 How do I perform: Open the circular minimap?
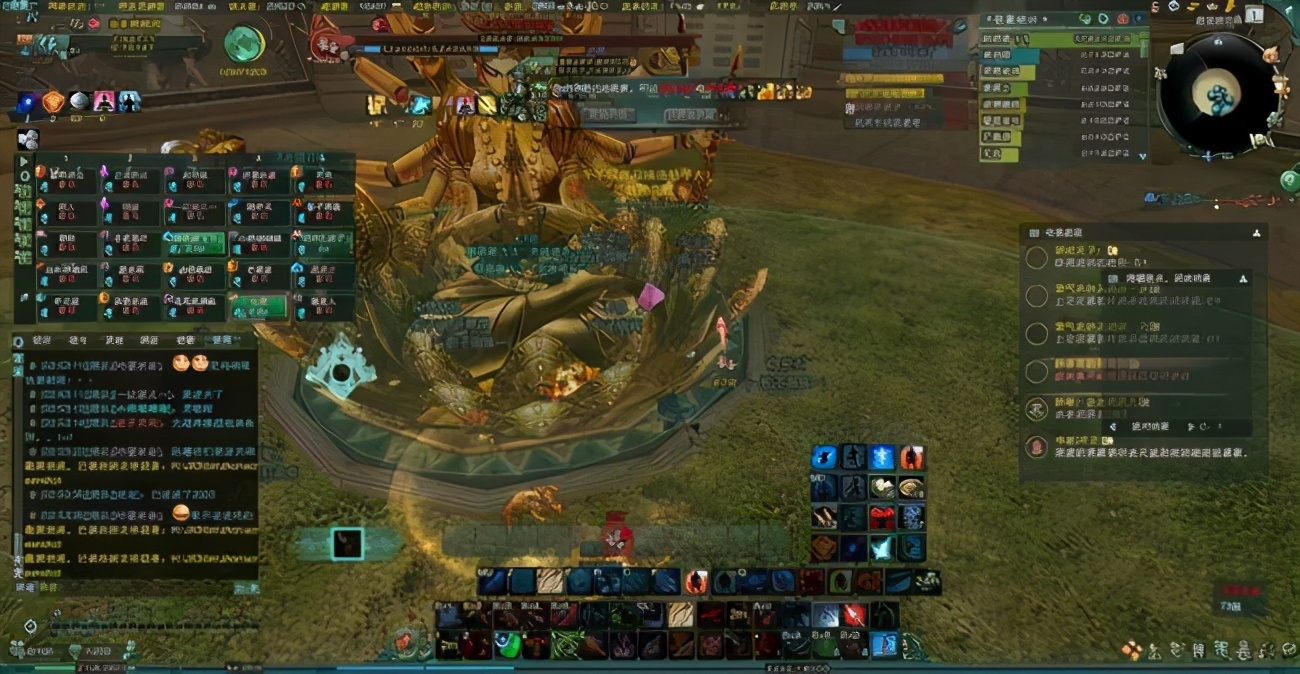(1217, 93)
